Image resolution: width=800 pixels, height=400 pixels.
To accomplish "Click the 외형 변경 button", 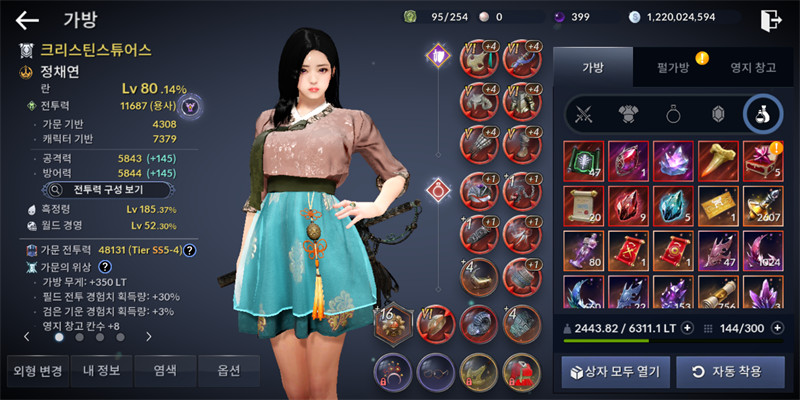I will pos(37,370).
